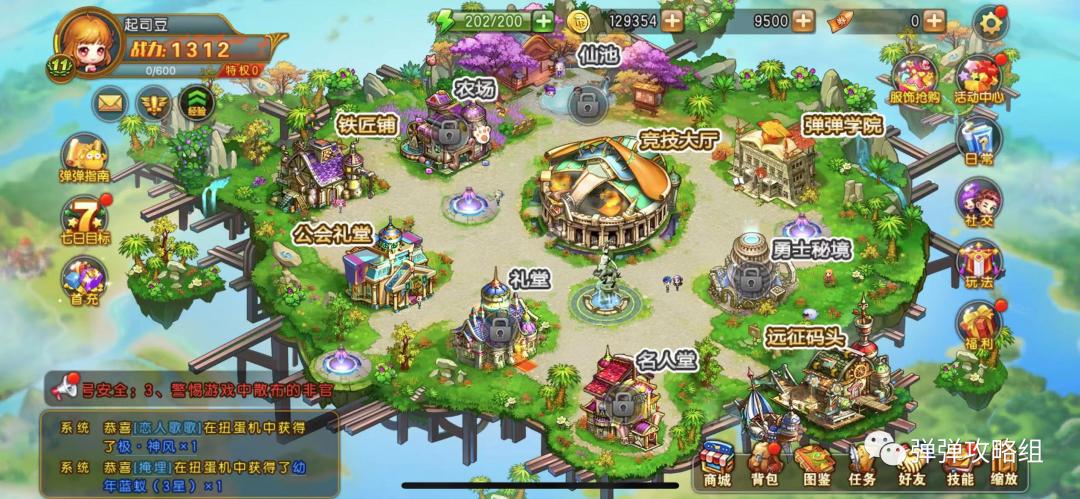The height and width of the screenshot is (499, 1080).
Task: Open the 首充 first recharge offer
Action: pyautogui.click(x=84, y=279)
